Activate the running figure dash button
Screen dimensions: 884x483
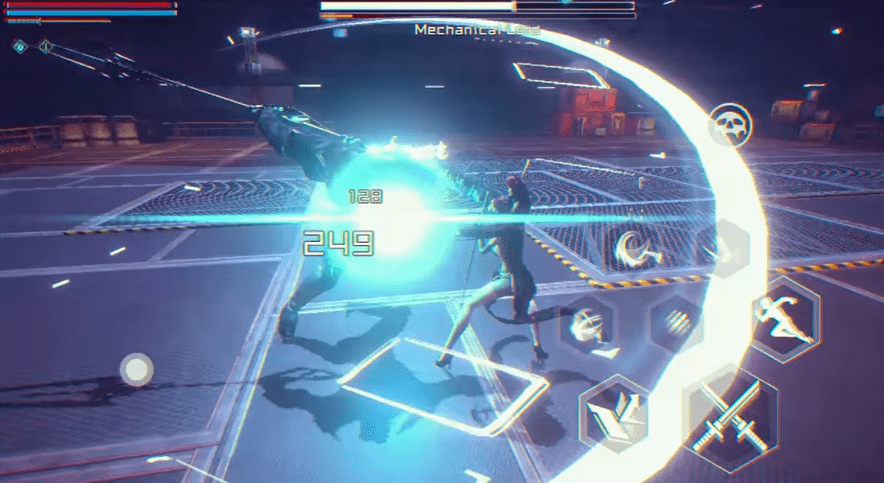[785, 318]
